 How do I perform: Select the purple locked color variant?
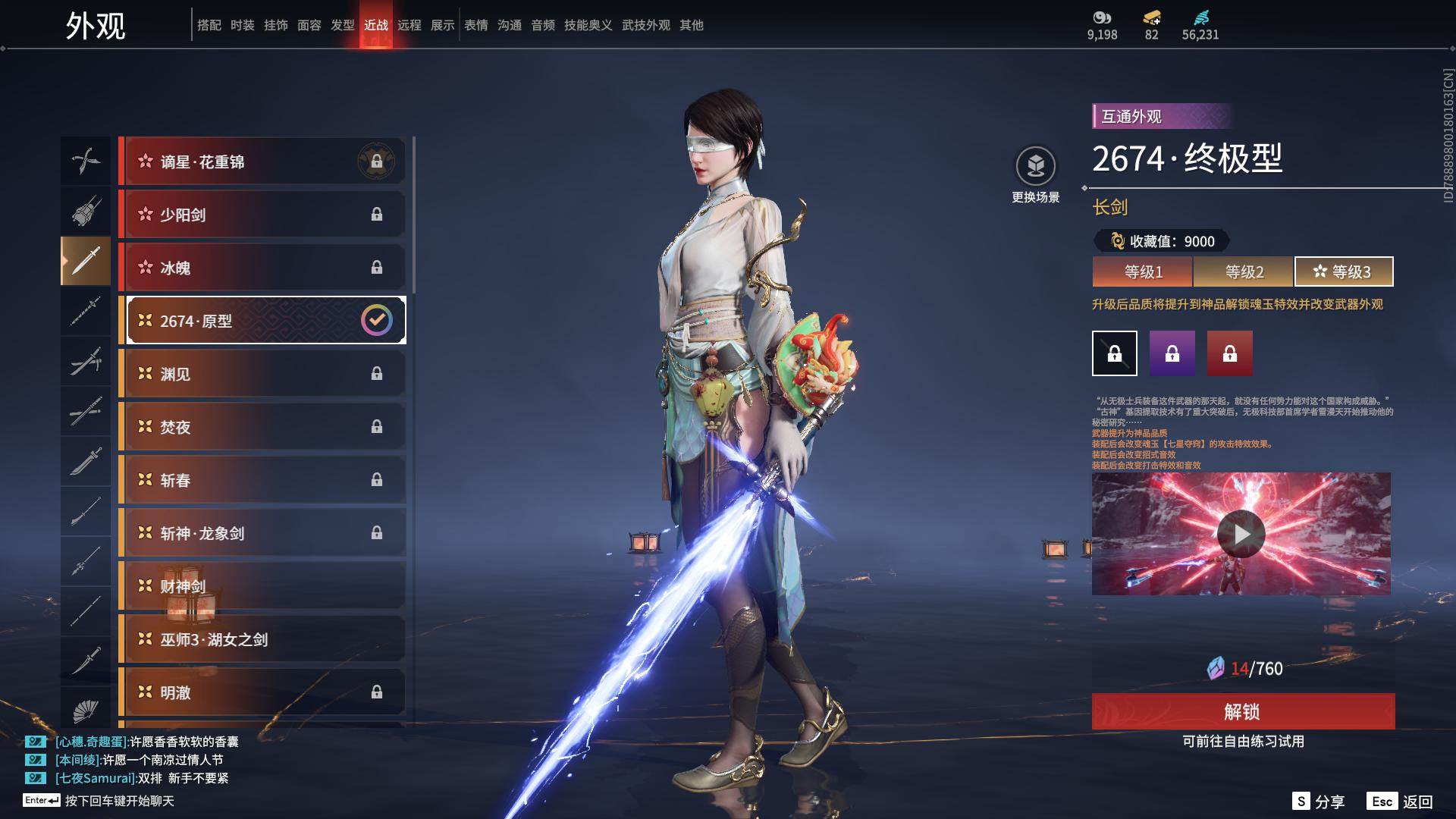point(1172,353)
